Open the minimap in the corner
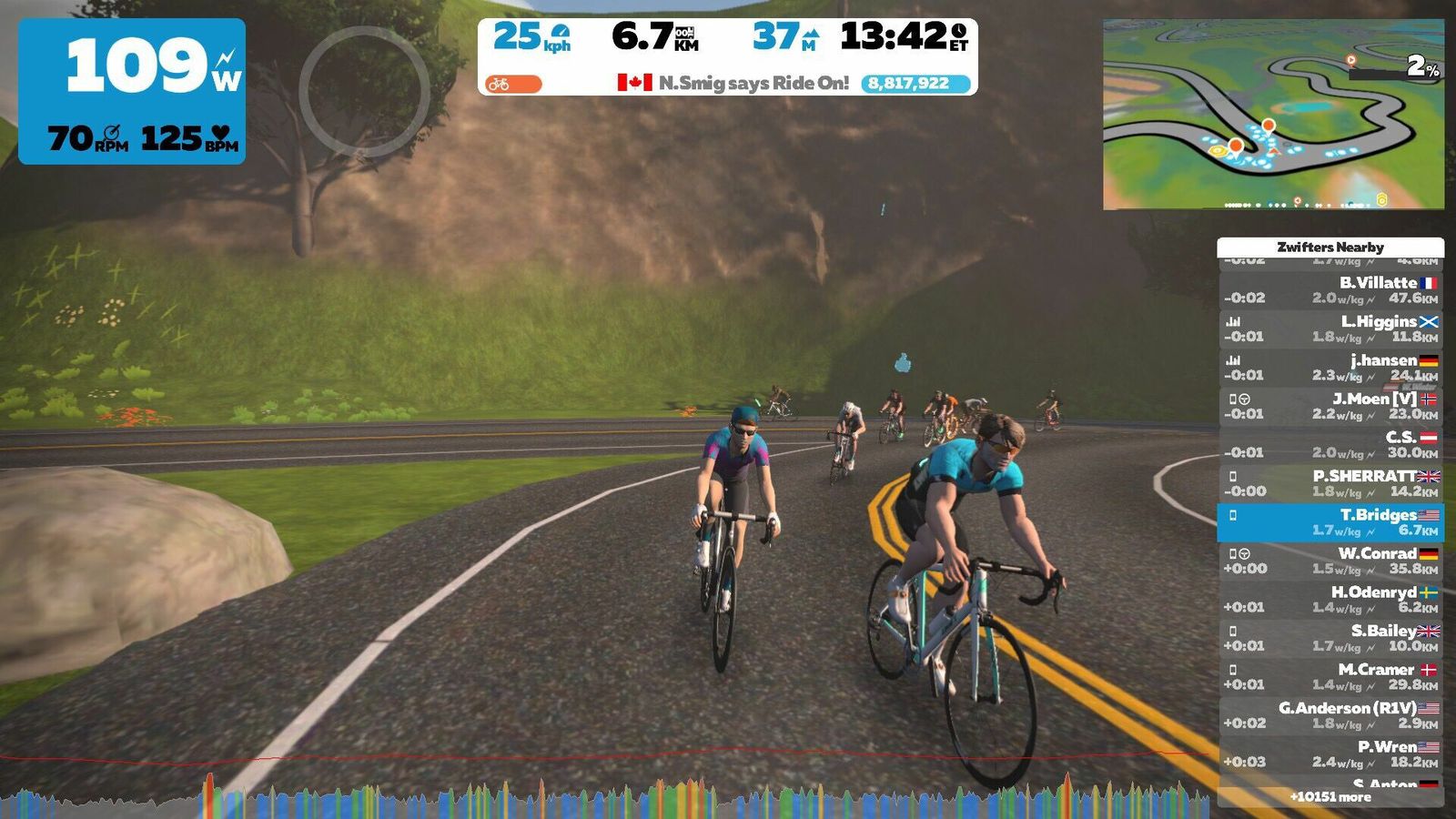The height and width of the screenshot is (819, 1456). 1273,115
